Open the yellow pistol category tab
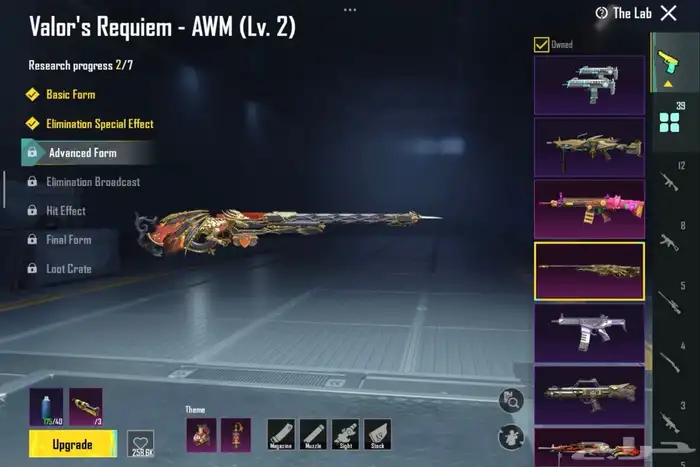The width and height of the screenshot is (700, 467). (667, 63)
